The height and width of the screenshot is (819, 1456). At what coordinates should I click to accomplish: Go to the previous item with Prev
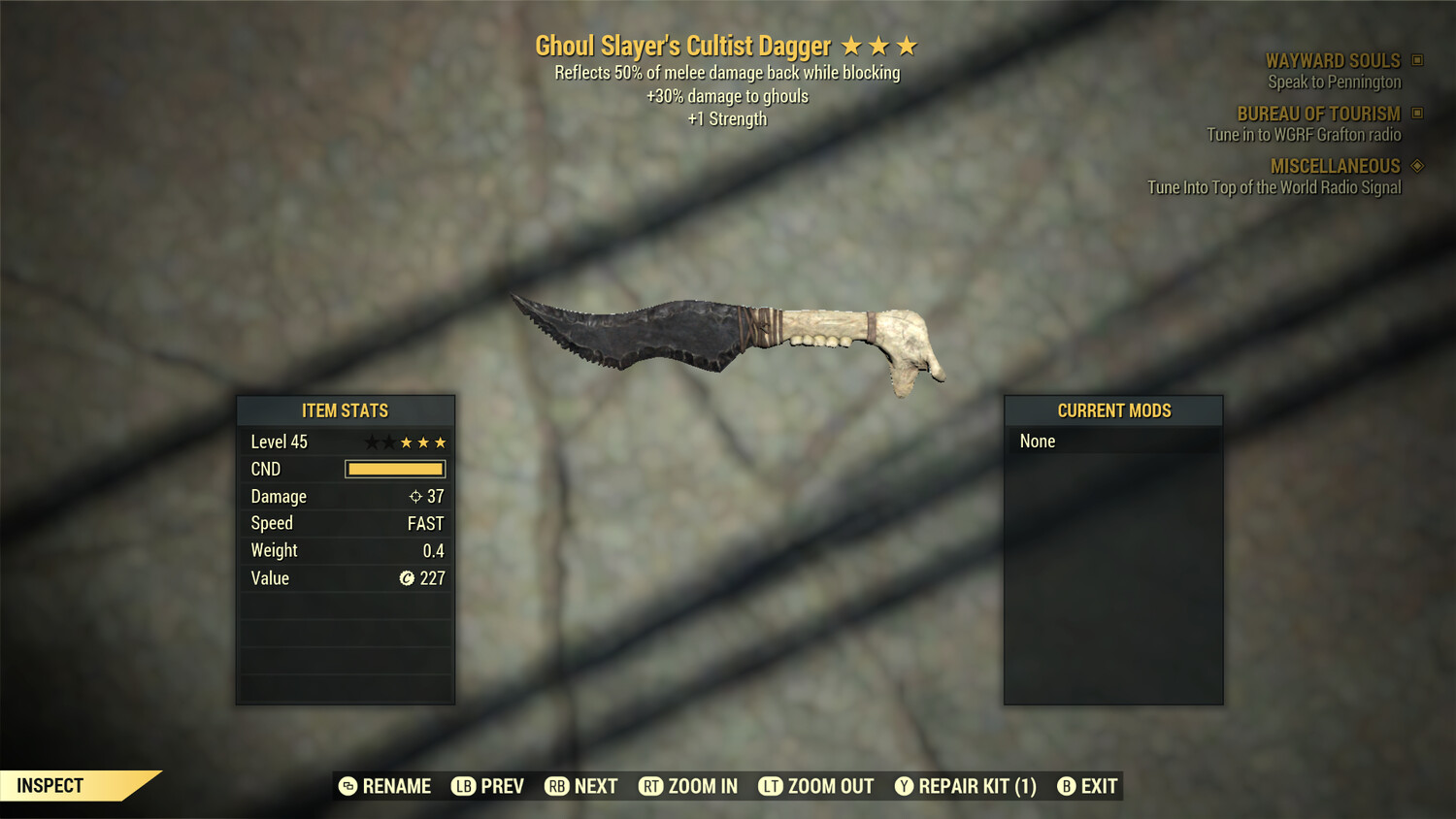point(488,786)
